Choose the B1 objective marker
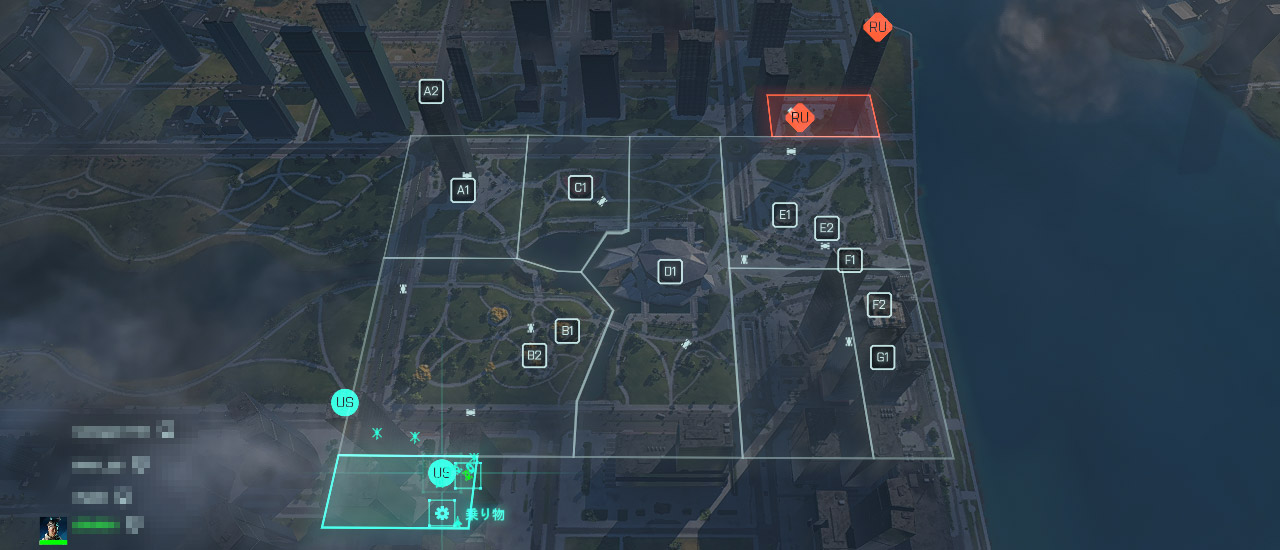This screenshot has width=1280, height=550. pyautogui.click(x=567, y=331)
